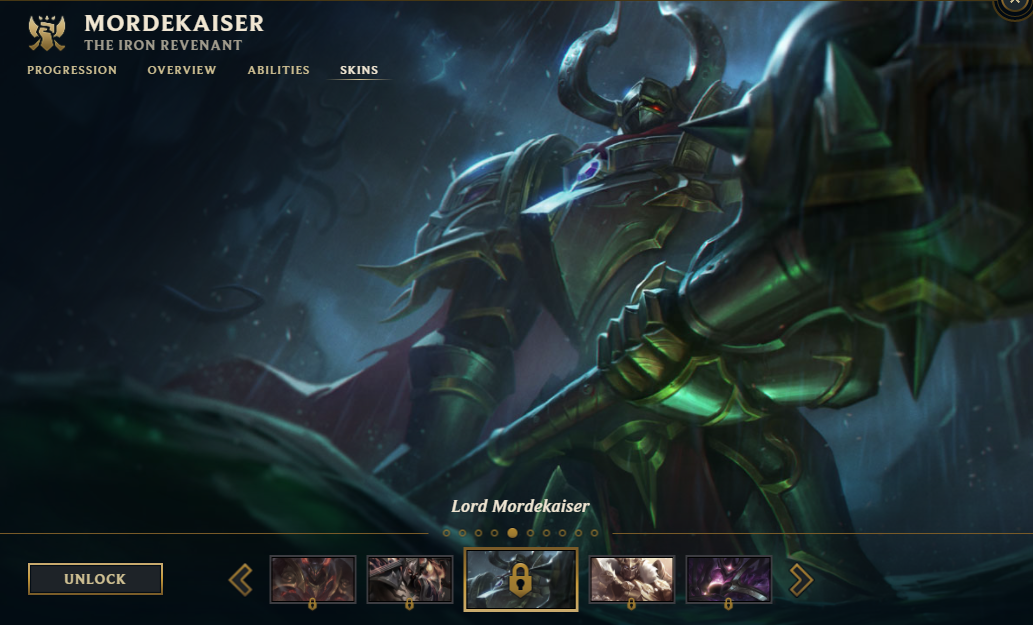Image resolution: width=1033 pixels, height=625 pixels.
Task: Select the Skins tab
Action: (x=359, y=70)
